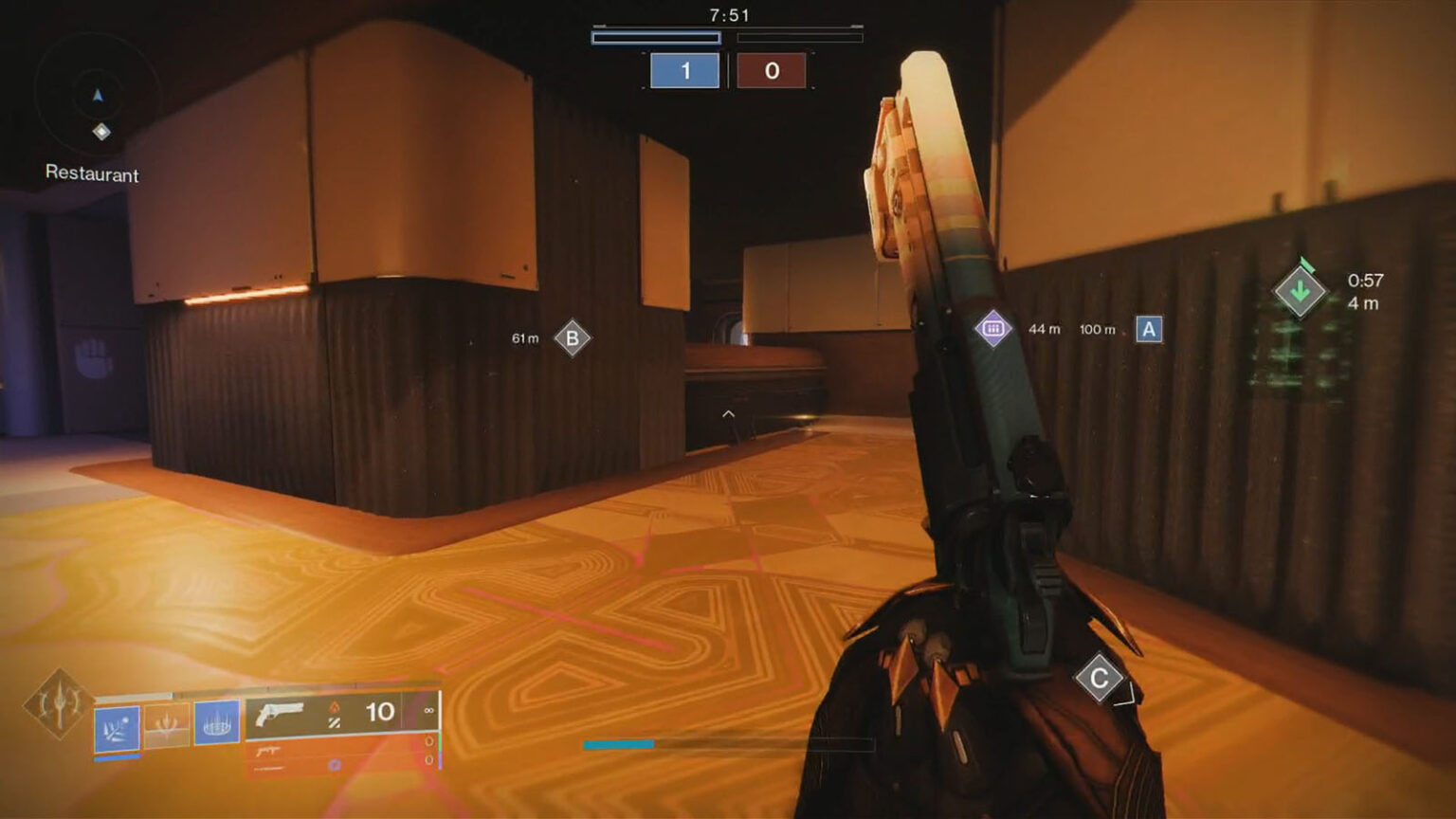Select the submachine gun weapon slot icon
This screenshot has width=1456, height=819.
point(268,752)
